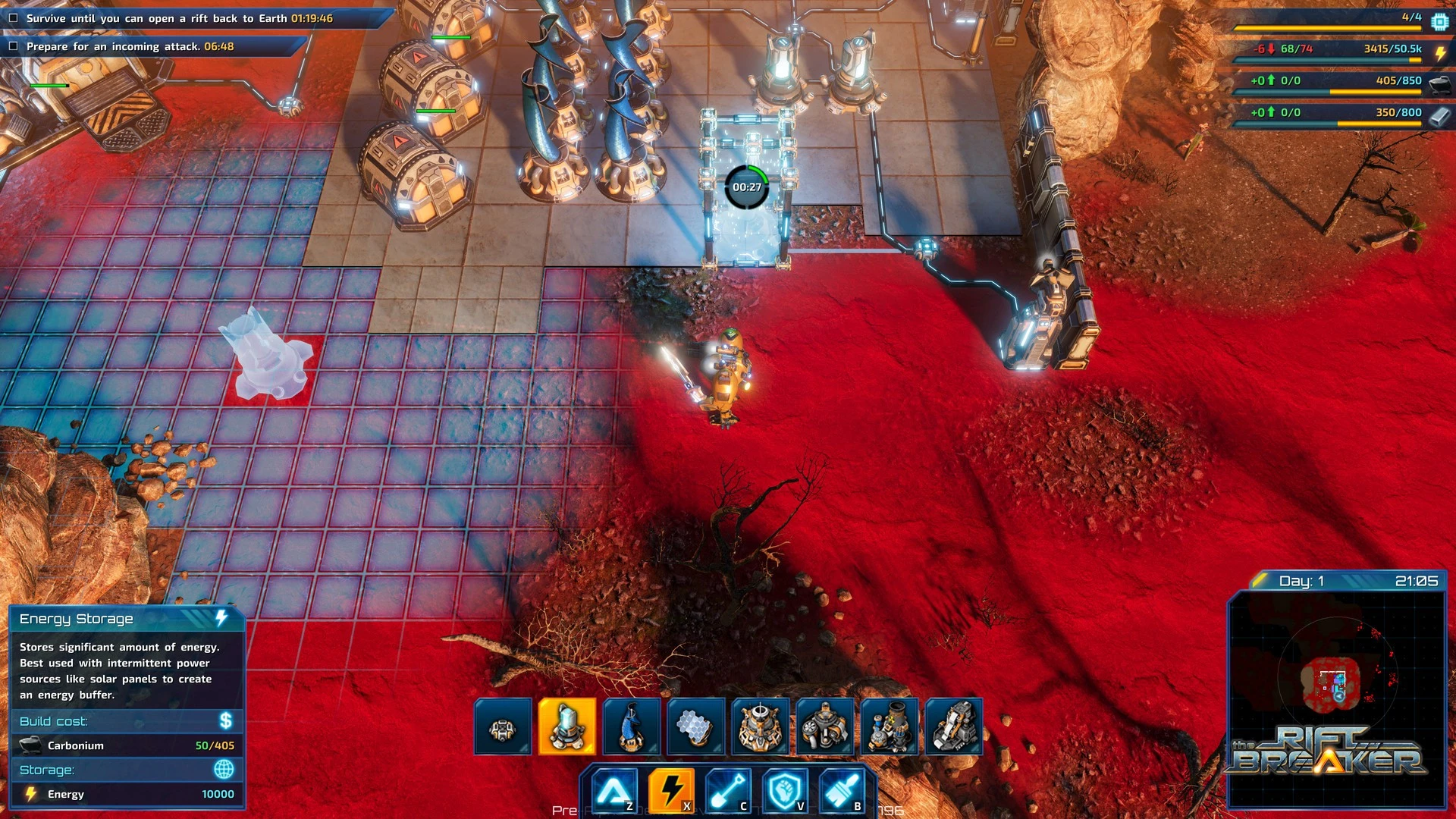Select the energy connector building icon
This screenshot has height=819, width=1456.
pyautogui.click(x=502, y=727)
